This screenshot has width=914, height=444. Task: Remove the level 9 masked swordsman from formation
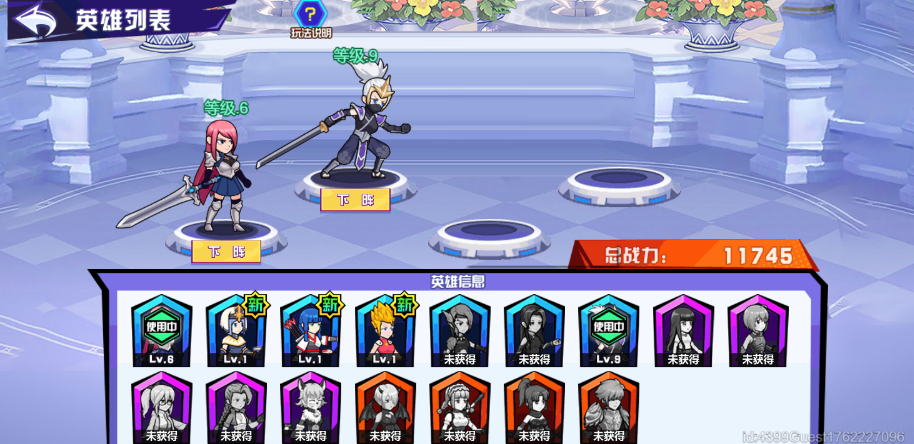[x=354, y=199]
